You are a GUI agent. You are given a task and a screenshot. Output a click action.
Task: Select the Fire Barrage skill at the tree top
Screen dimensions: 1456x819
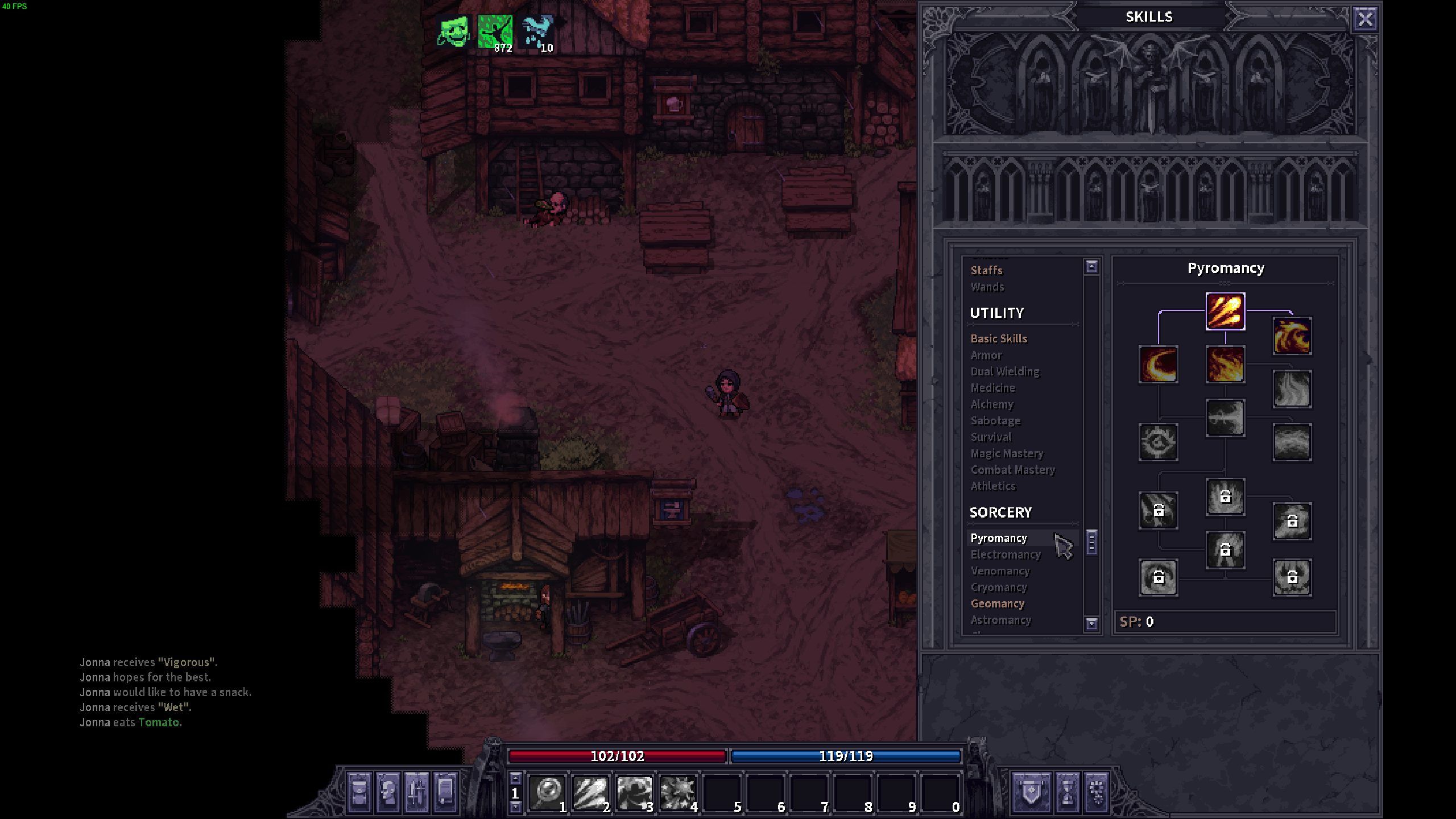(x=1226, y=310)
